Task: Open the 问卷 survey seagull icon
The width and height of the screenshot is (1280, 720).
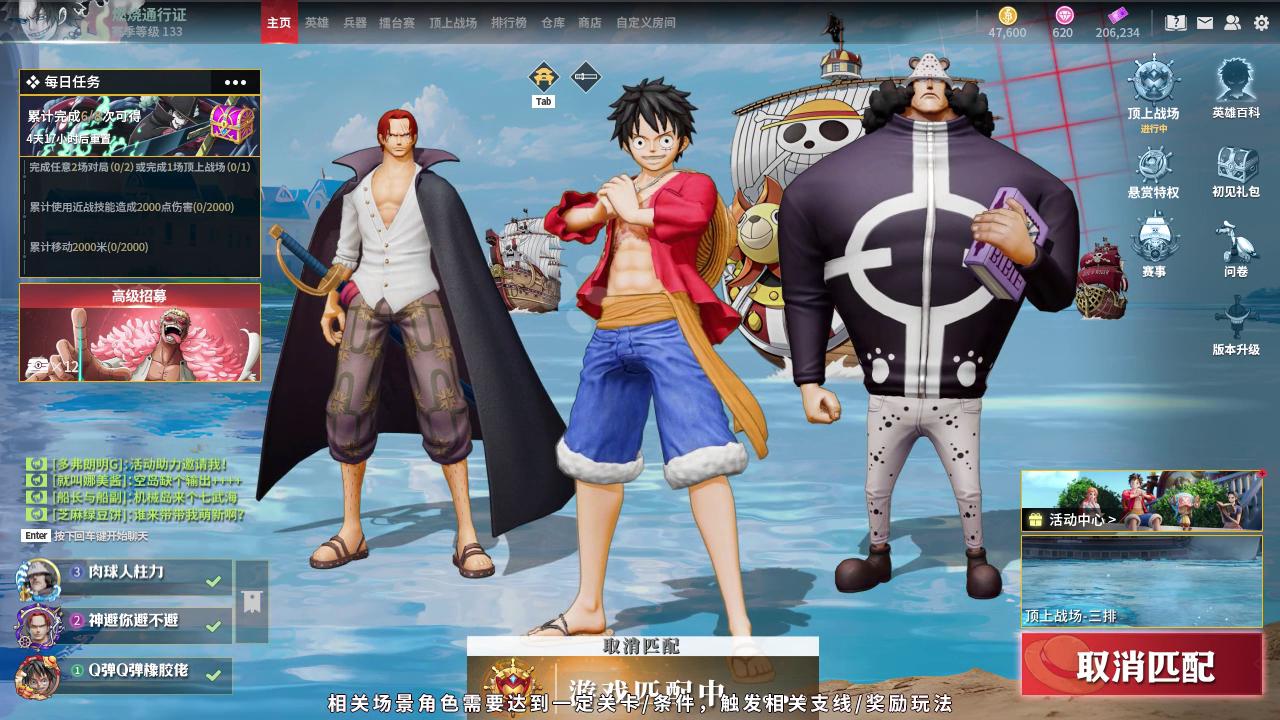Action: tap(1236, 246)
